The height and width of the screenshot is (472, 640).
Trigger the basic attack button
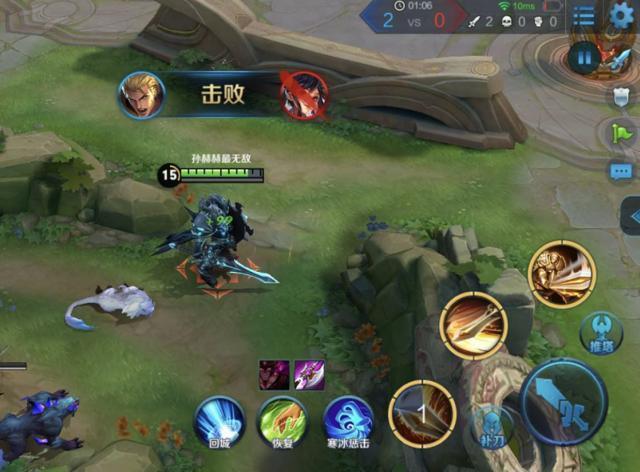click(x=563, y=401)
